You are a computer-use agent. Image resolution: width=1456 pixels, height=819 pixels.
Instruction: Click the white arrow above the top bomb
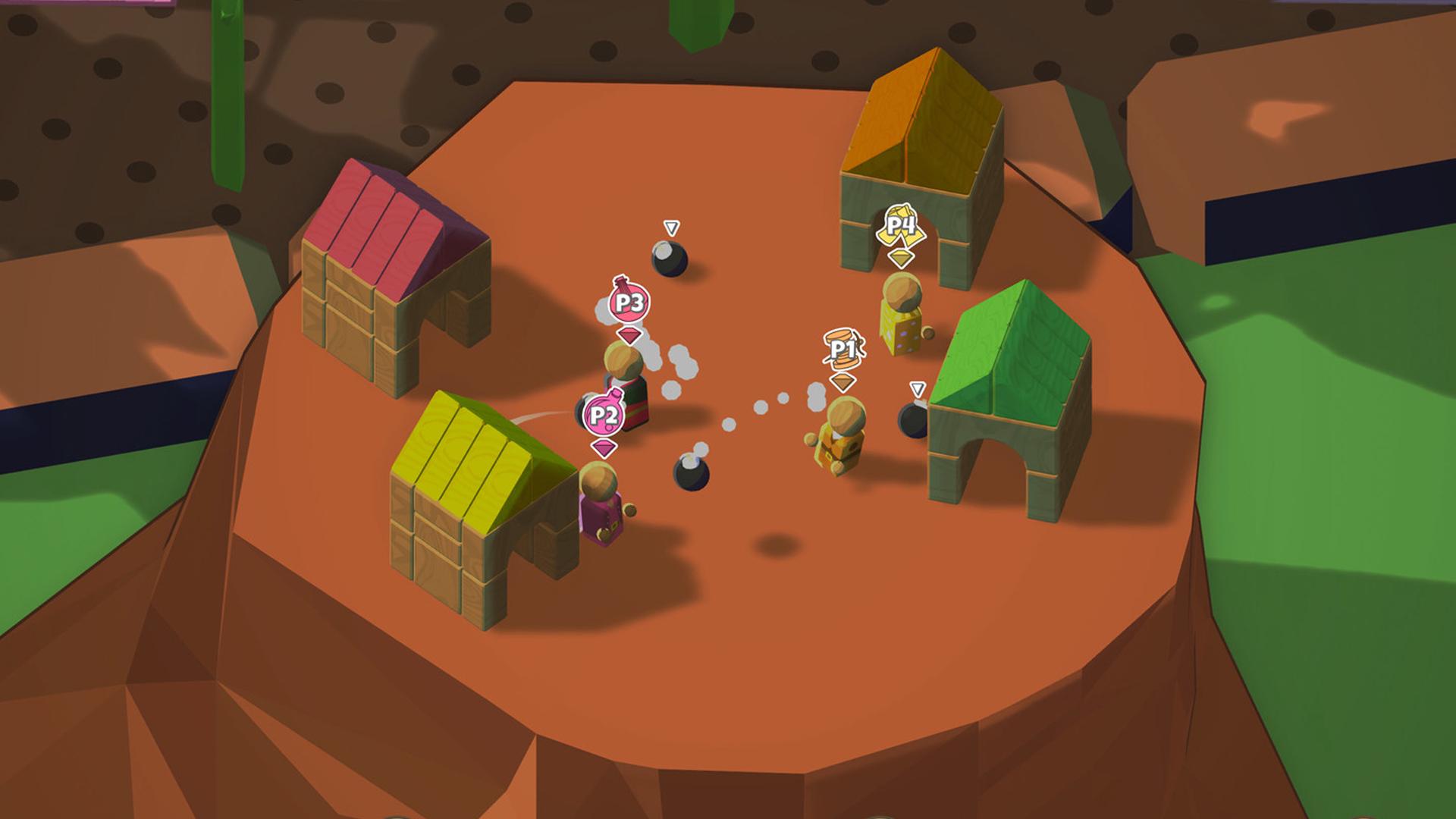671,225
